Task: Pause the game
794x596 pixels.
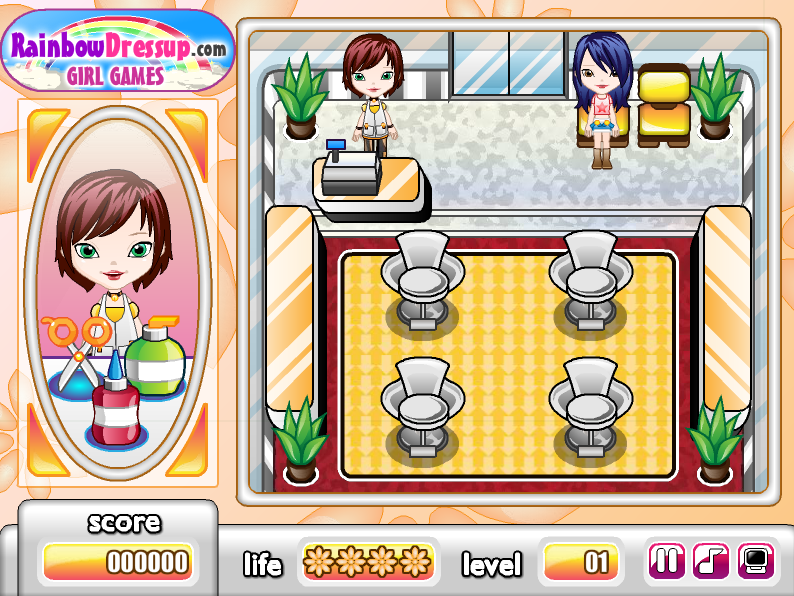Action: point(669,561)
